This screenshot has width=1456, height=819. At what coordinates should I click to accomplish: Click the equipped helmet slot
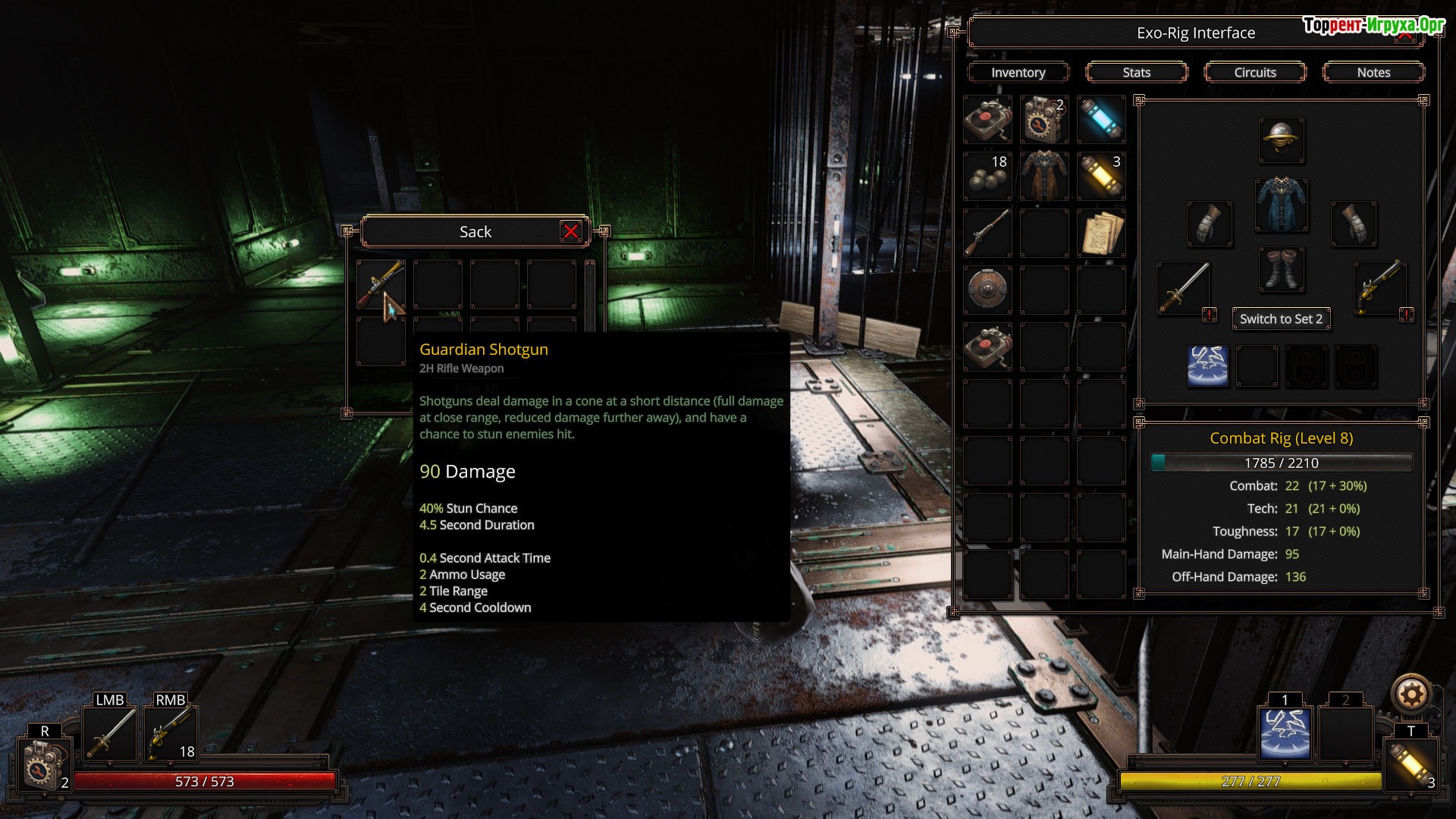point(1282,140)
